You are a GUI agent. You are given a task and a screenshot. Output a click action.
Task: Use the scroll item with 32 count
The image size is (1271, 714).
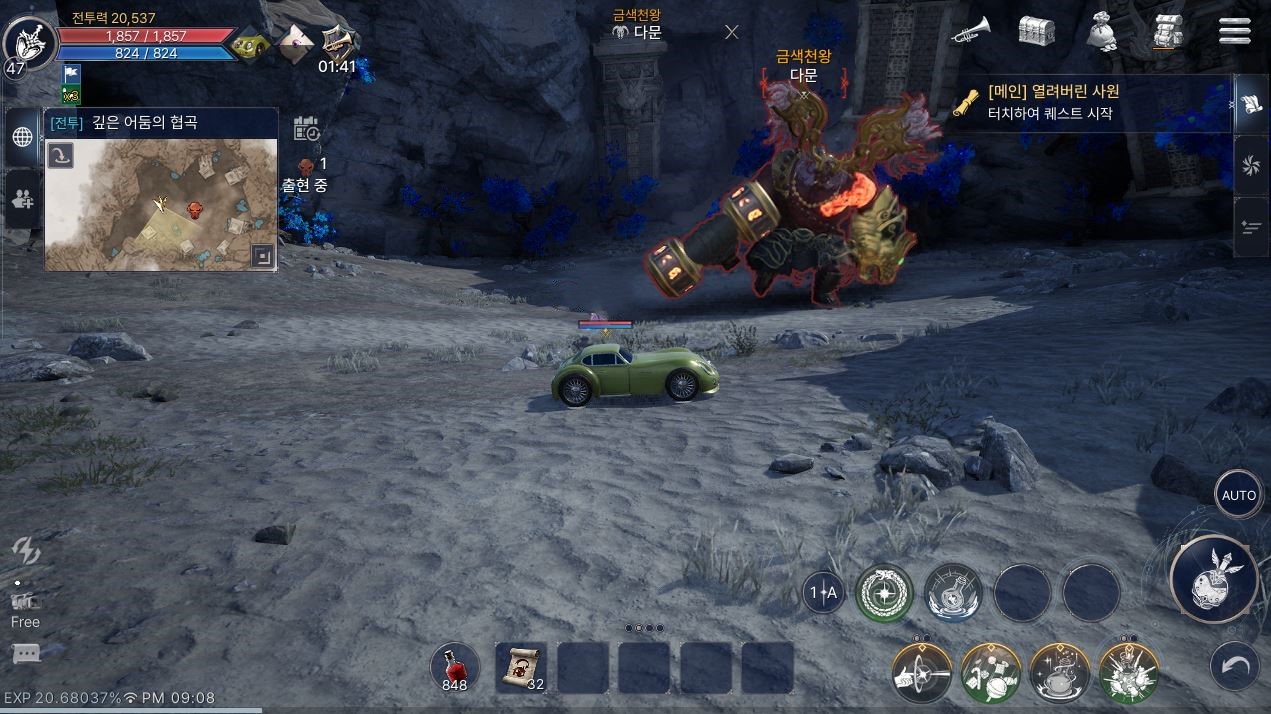coord(521,667)
